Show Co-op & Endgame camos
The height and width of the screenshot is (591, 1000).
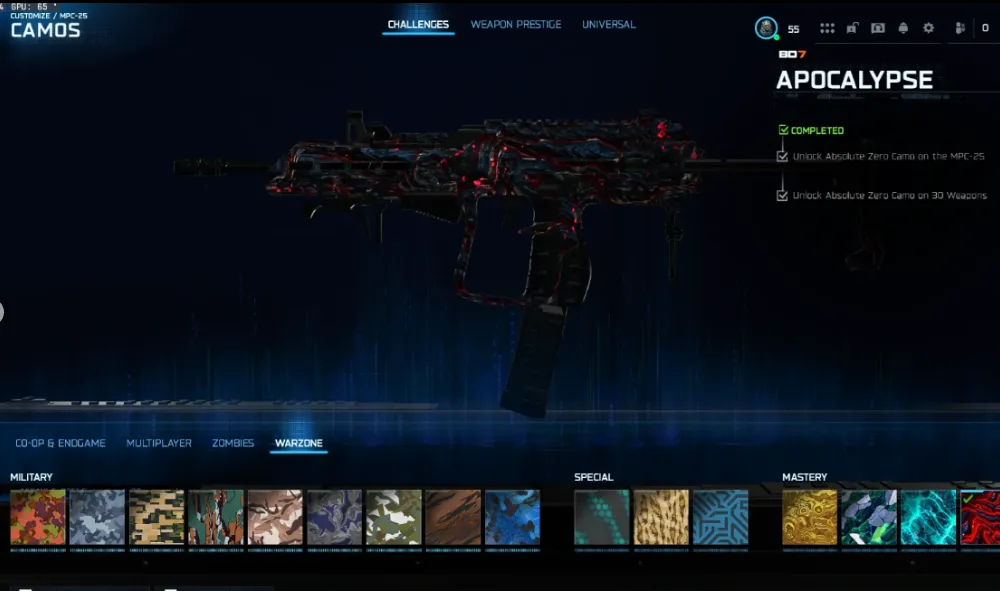click(60, 443)
